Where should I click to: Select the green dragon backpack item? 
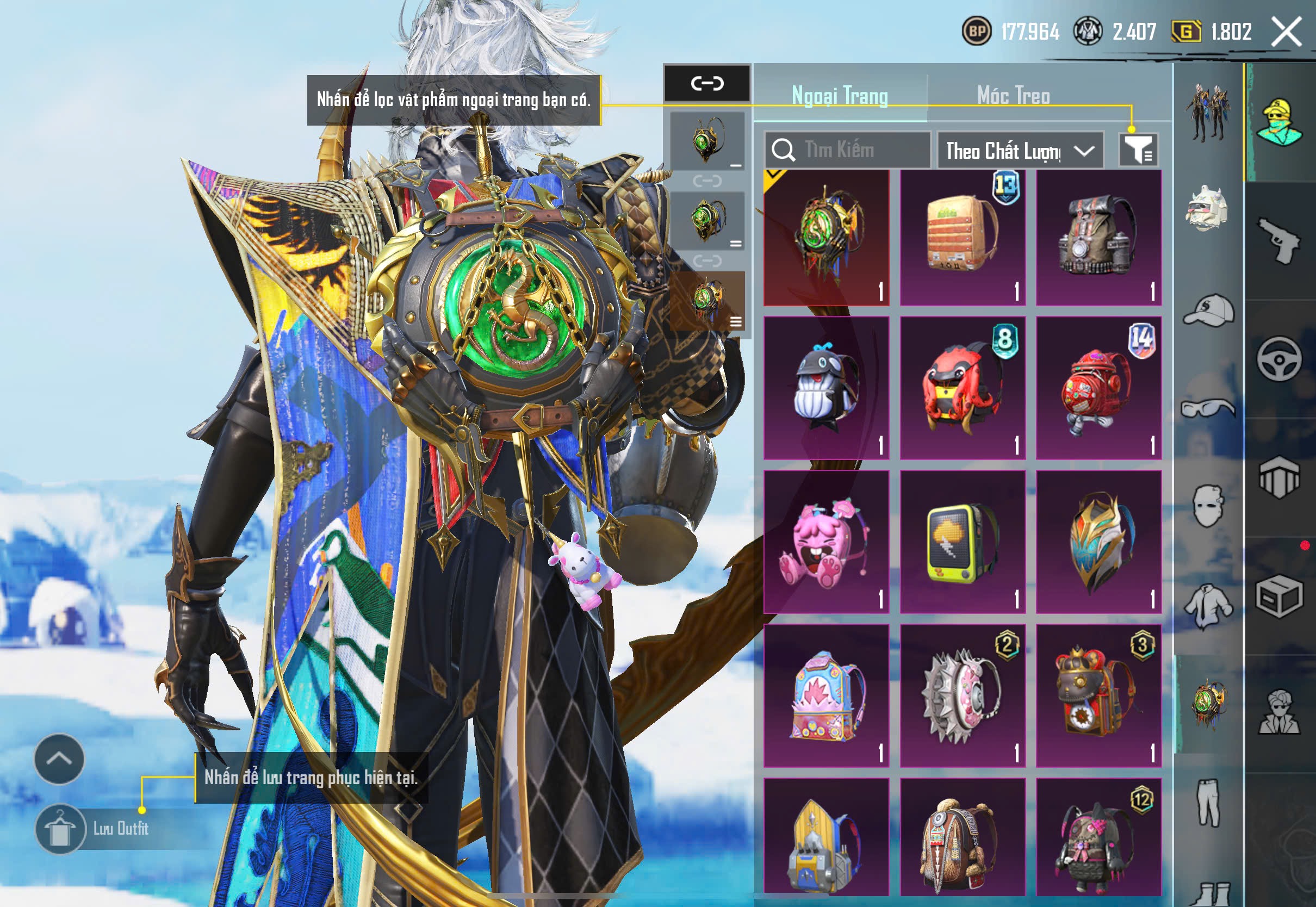pos(826,237)
